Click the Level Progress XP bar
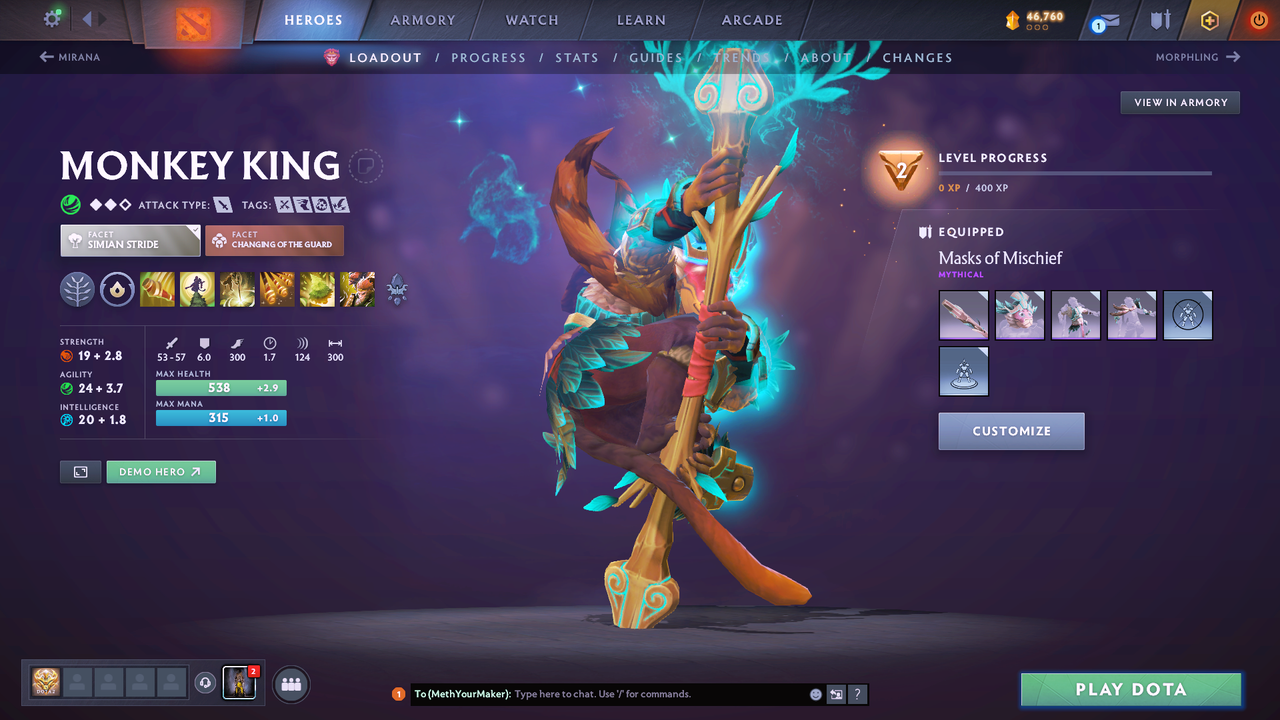Screen dimensions: 1280x720 1076,172
